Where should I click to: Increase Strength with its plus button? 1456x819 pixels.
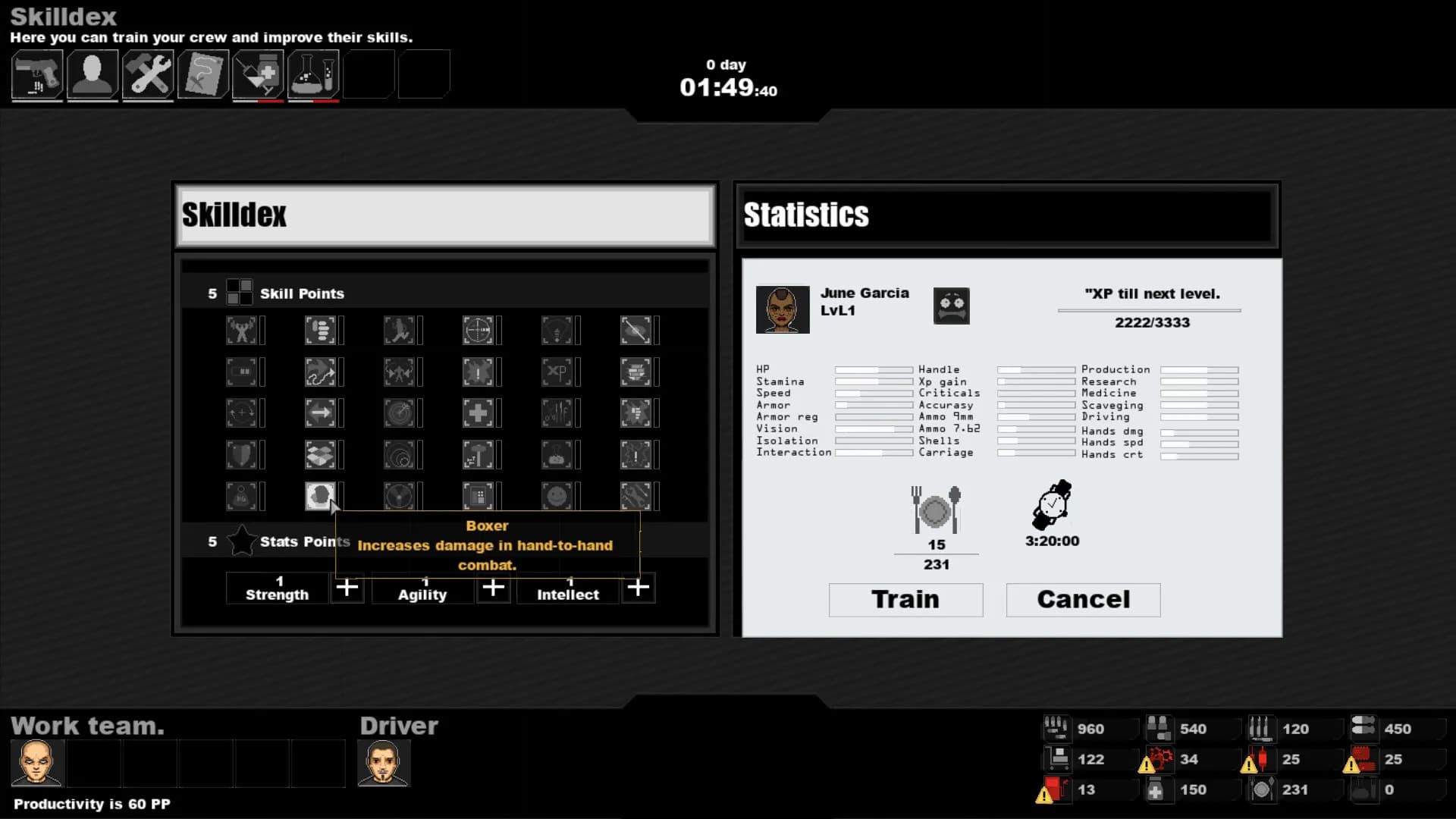pos(347,588)
